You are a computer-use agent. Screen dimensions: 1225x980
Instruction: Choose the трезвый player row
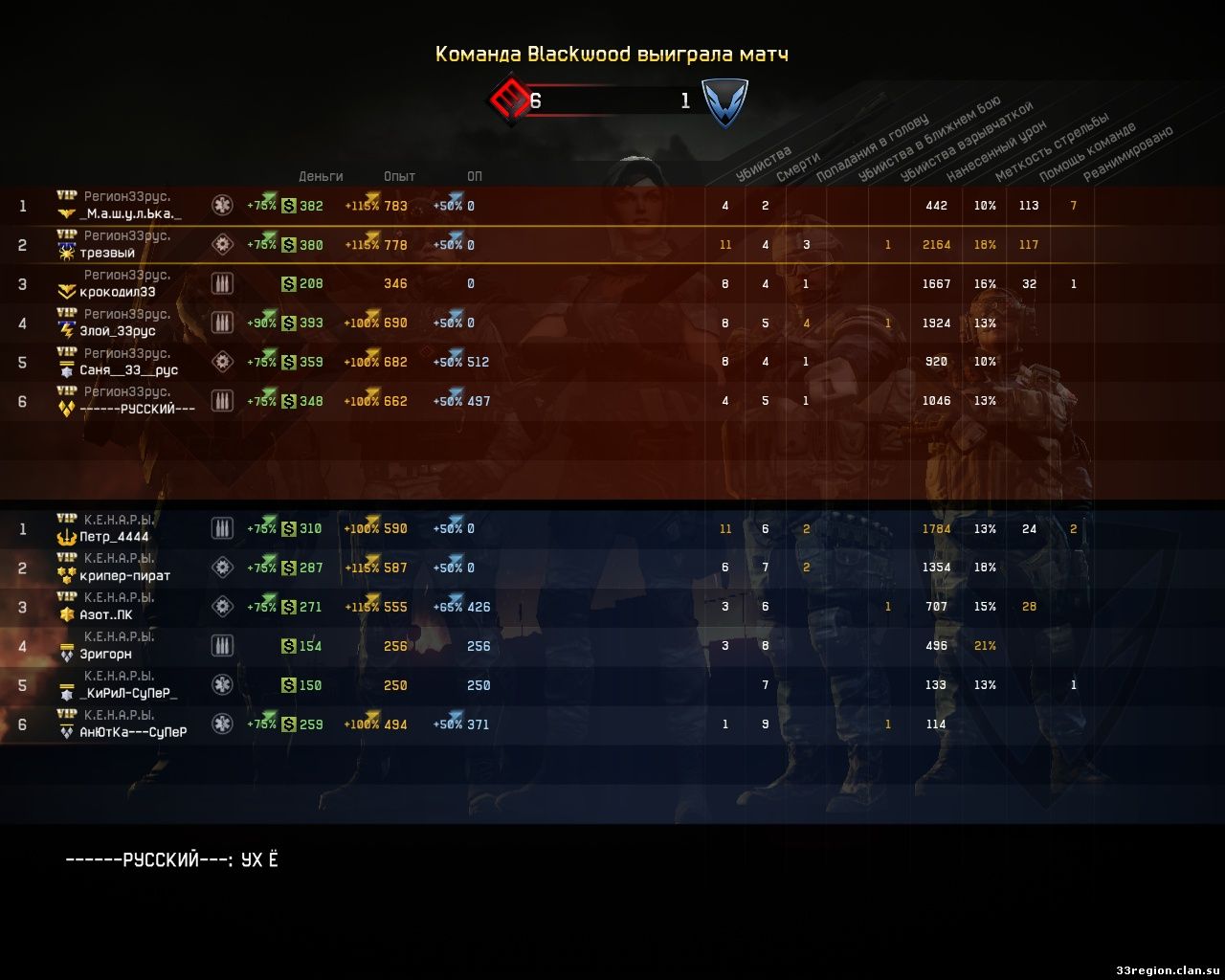point(107,254)
